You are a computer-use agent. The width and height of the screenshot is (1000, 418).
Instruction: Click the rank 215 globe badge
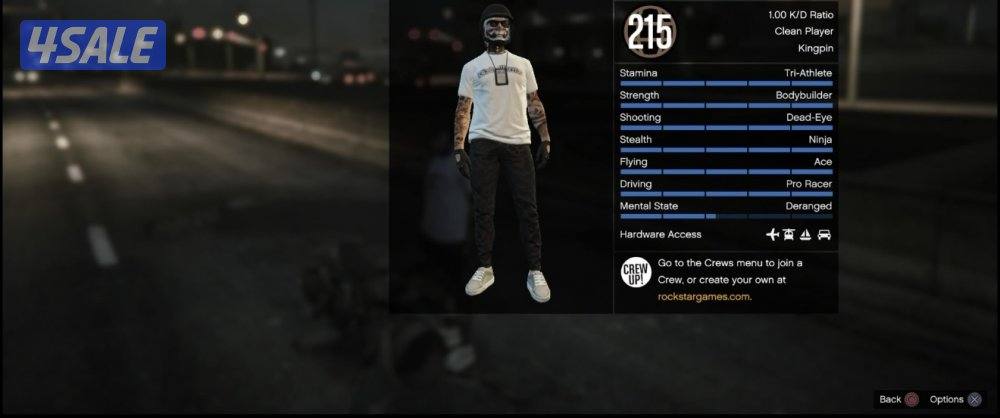click(650, 31)
